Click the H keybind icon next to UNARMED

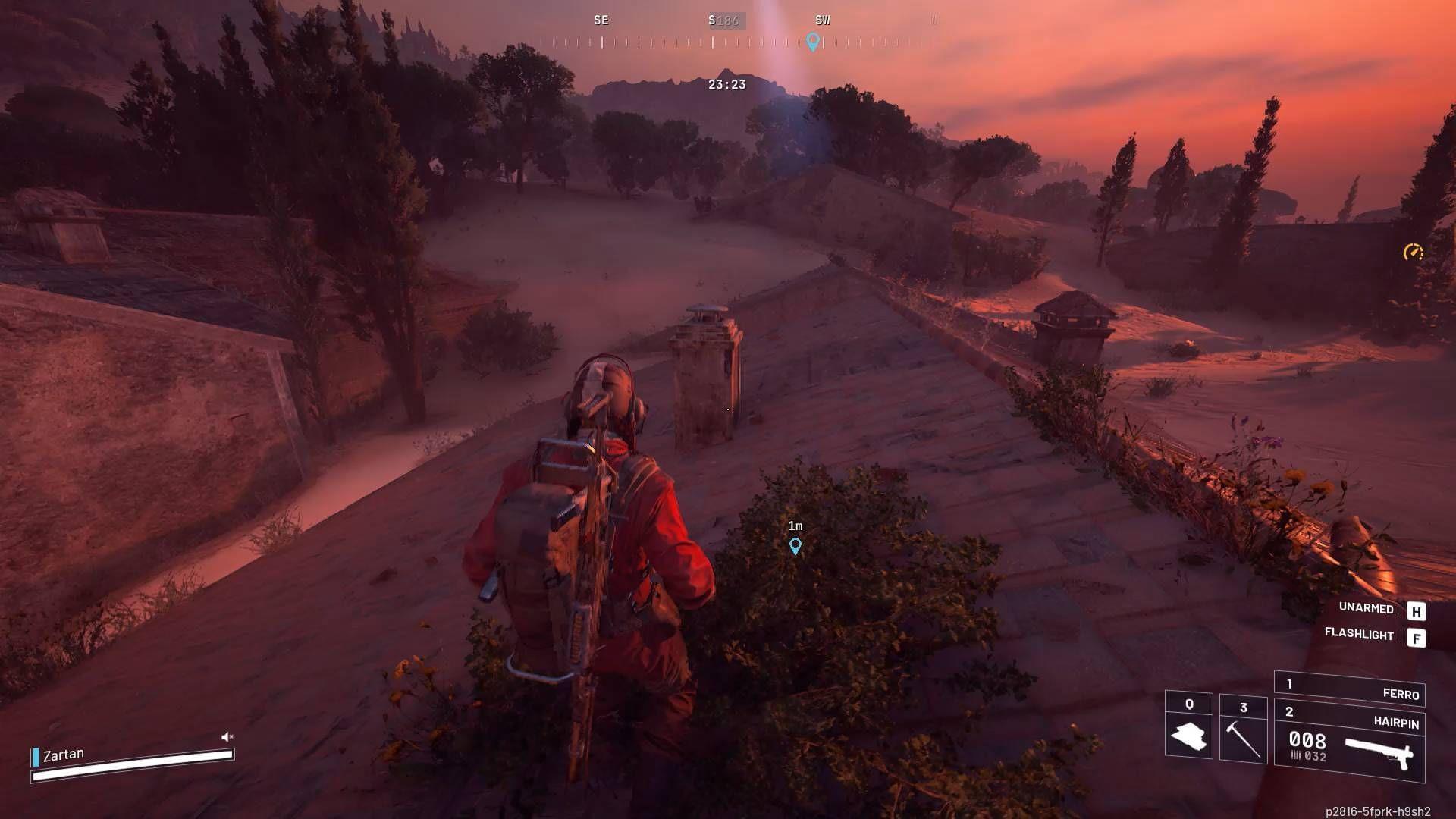1416,609
